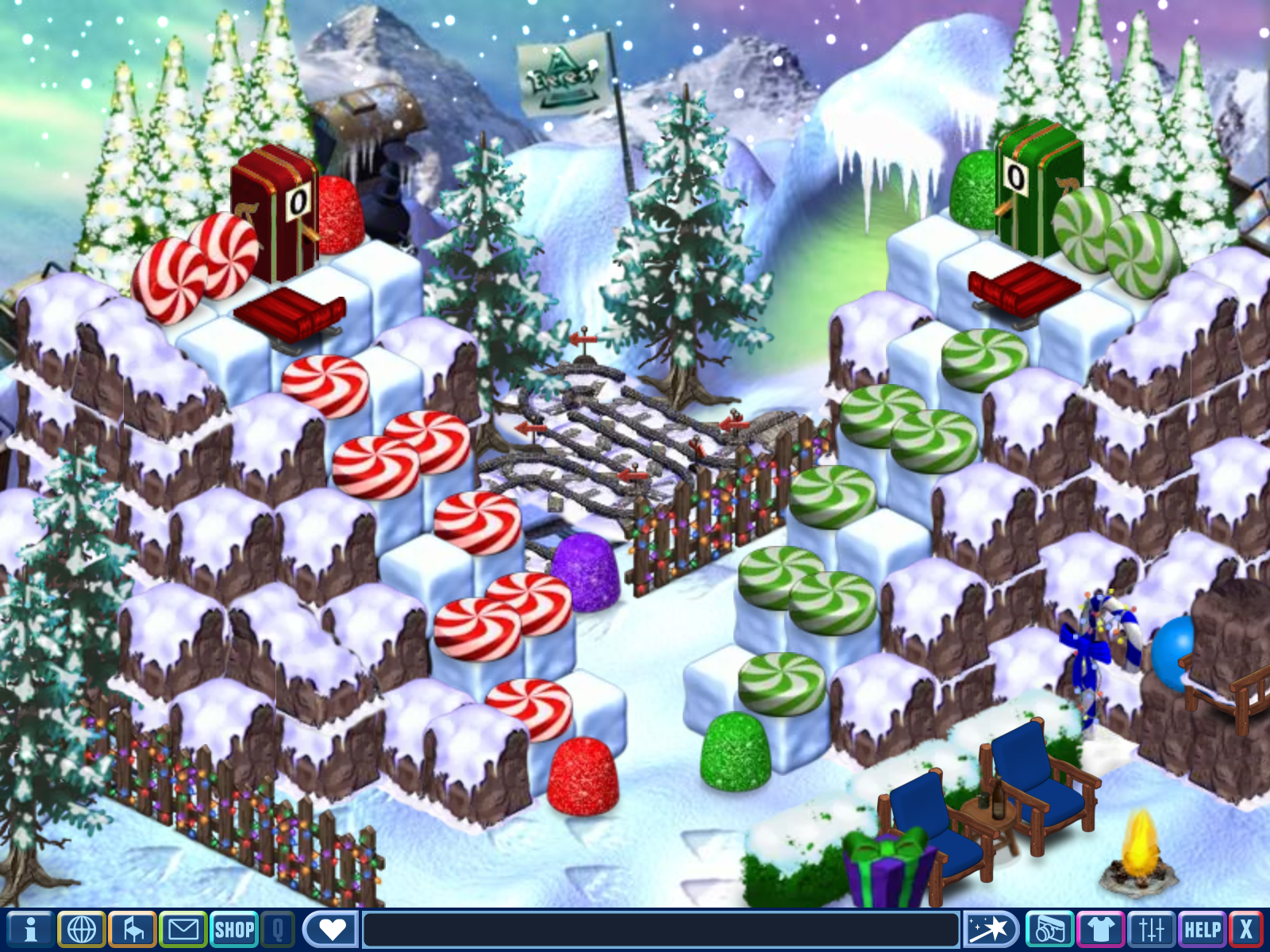Open the camera snapshot button
This screenshot has width=1270, height=952.
pos(1049,929)
